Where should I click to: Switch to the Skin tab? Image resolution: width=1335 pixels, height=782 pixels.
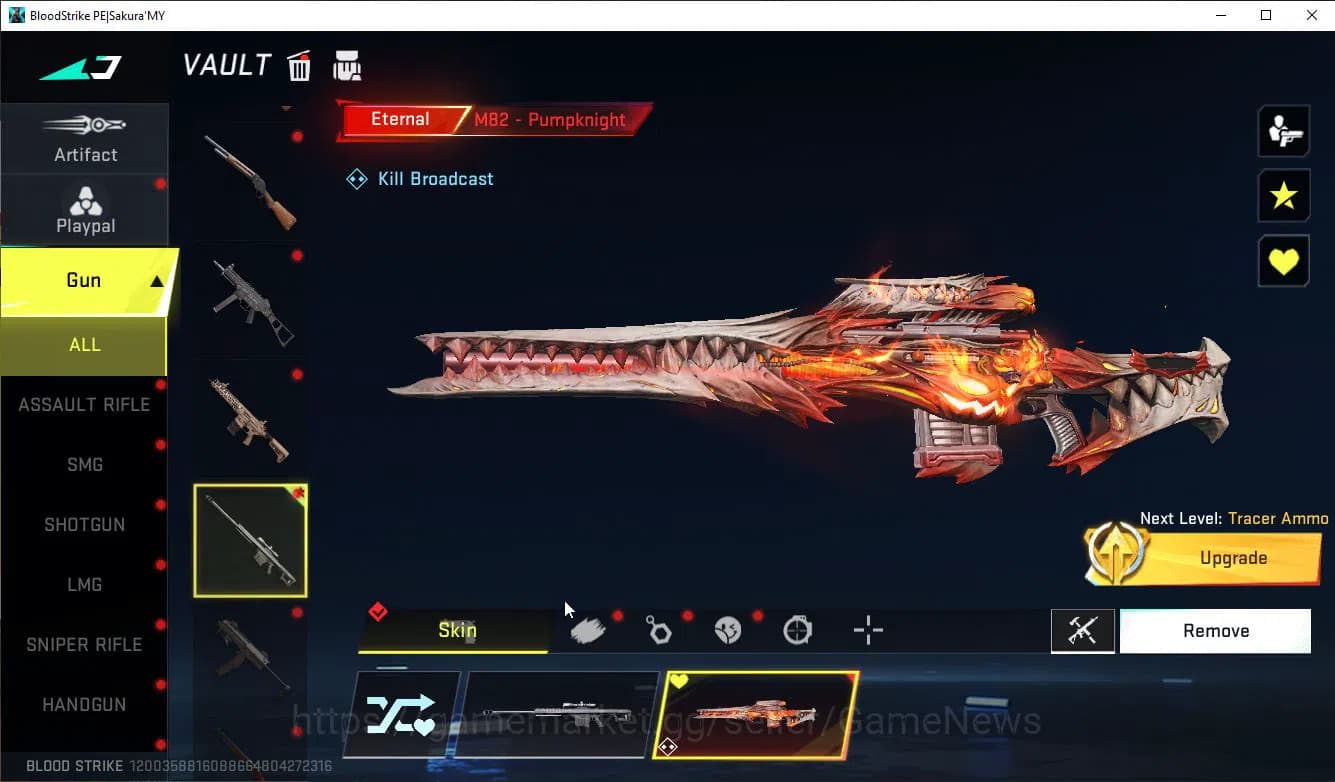(x=457, y=630)
